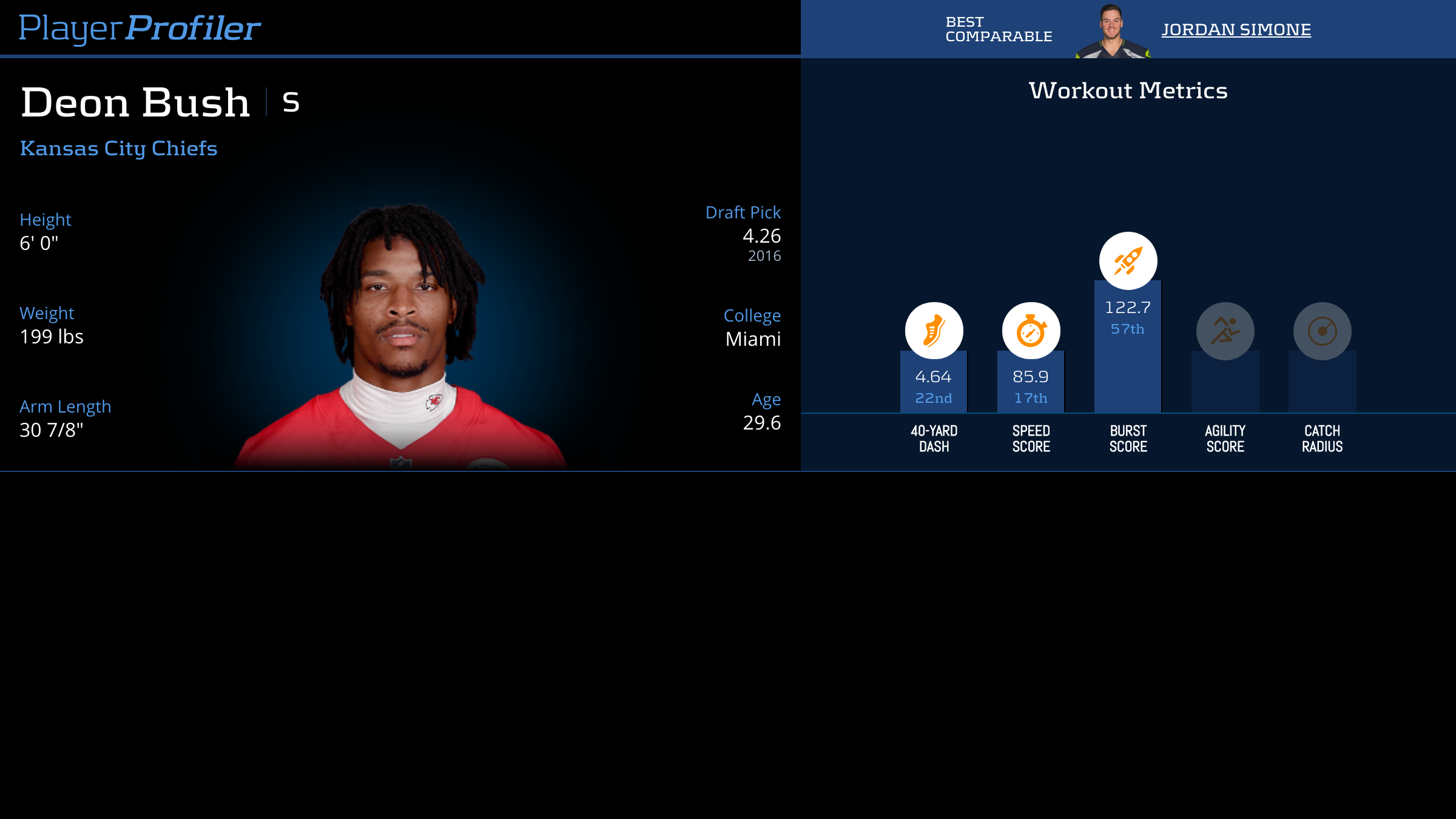Select the Speed Score stopwatch icon

[1031, 331]
